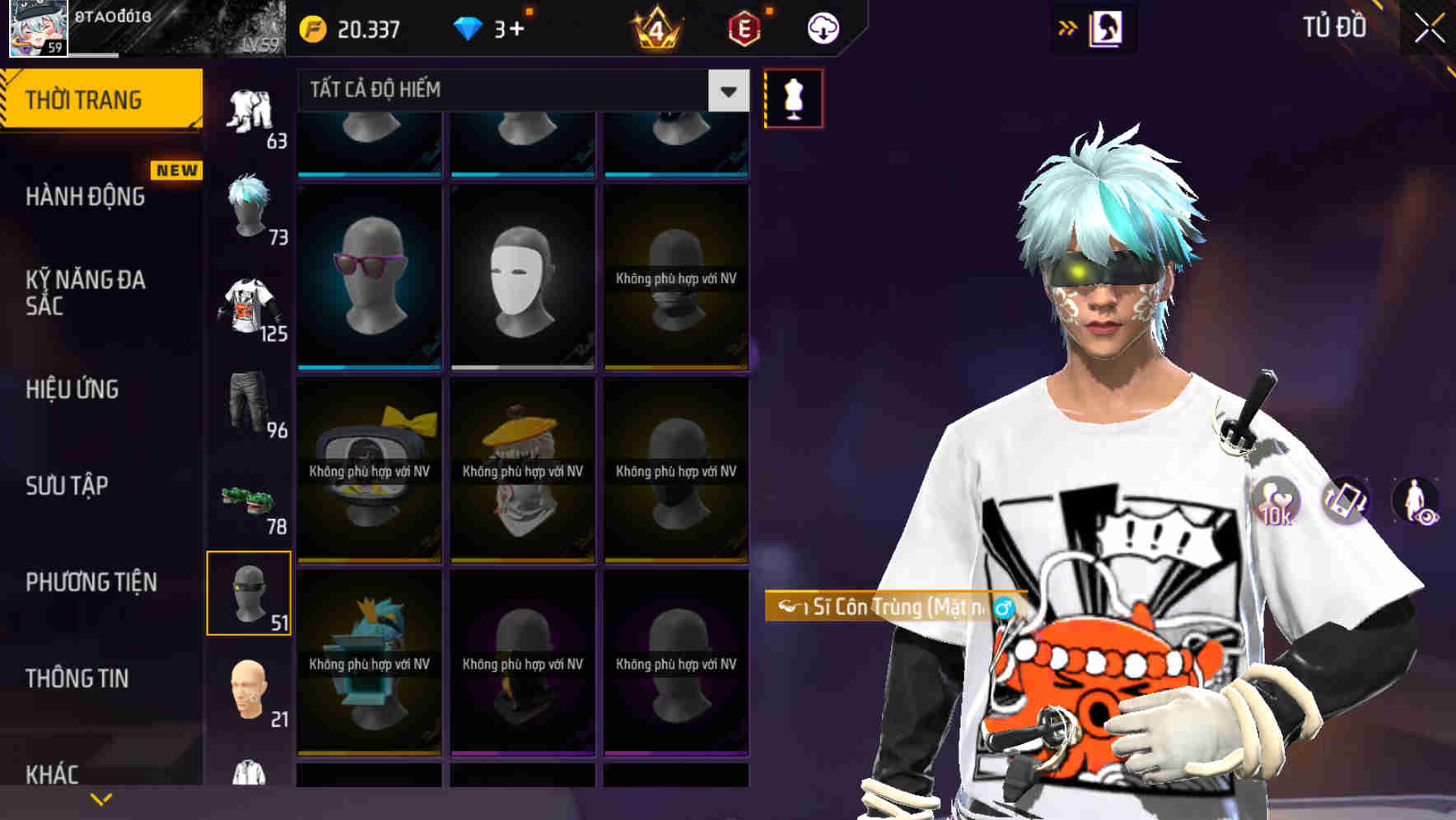Toggle the purple sunglasses item on

pyautogui.click(x=369, y=277)
